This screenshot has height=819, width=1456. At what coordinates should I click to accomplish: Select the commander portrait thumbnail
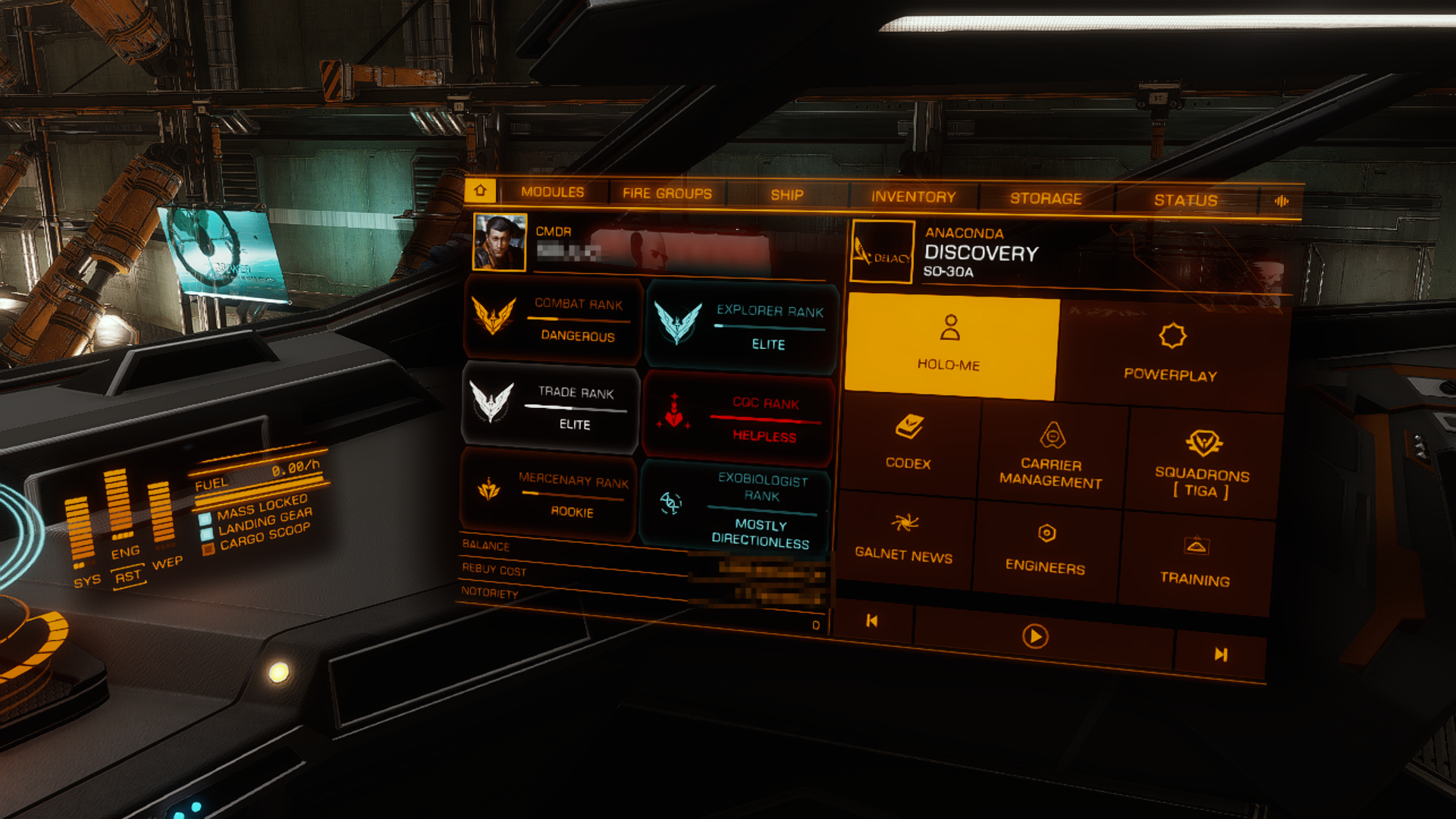pyautogui.click(x=500, y=242)
